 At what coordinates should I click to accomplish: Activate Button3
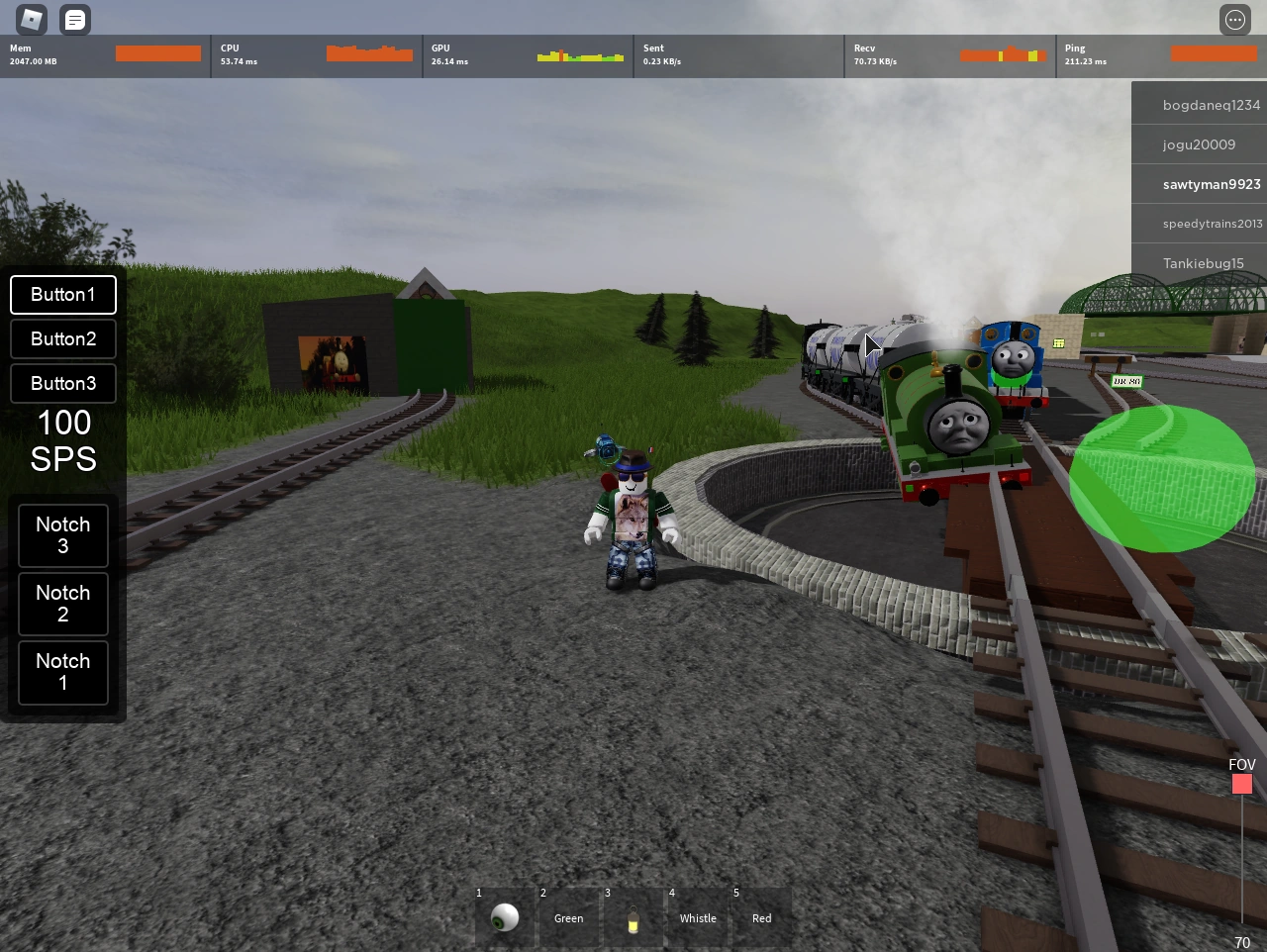click(62, 383)
